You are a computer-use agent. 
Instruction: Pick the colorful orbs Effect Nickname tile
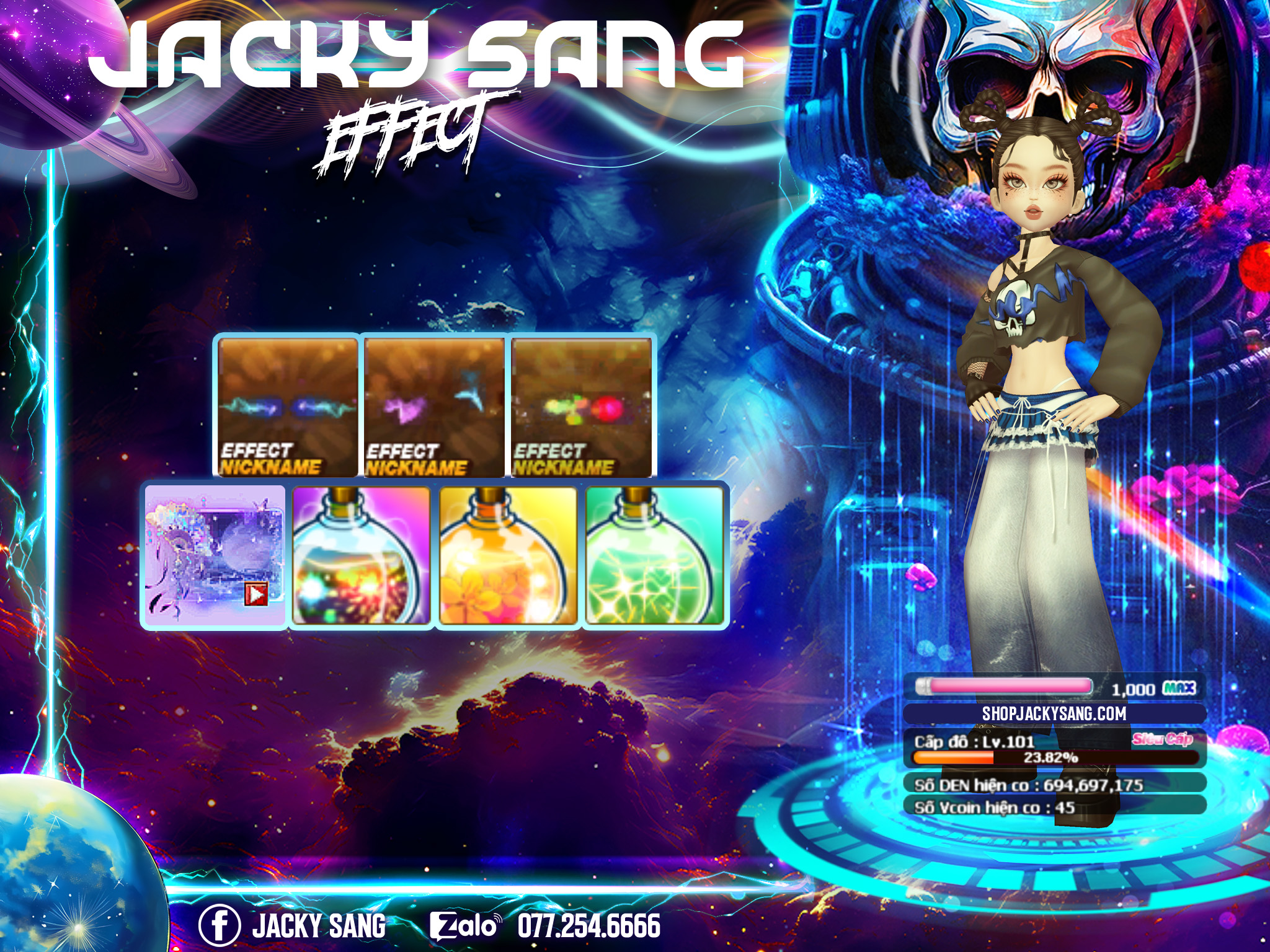click(x=581, y=407)
